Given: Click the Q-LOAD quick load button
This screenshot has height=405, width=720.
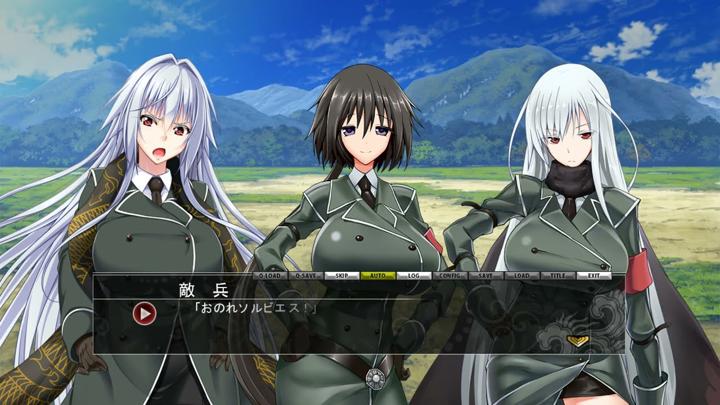Looking at the screenshot, I should 270,275.
